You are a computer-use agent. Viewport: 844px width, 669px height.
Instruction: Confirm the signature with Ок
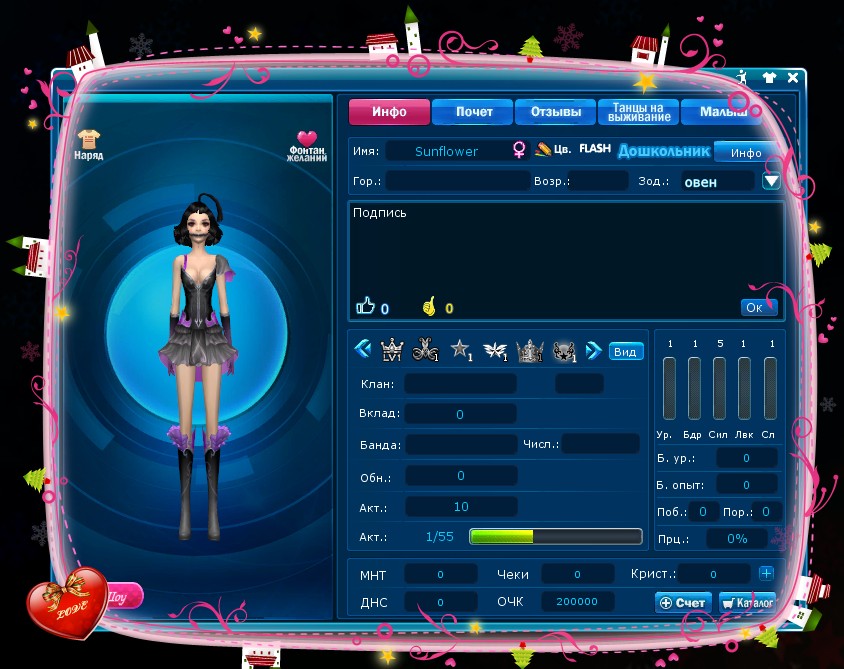[755, 307]
